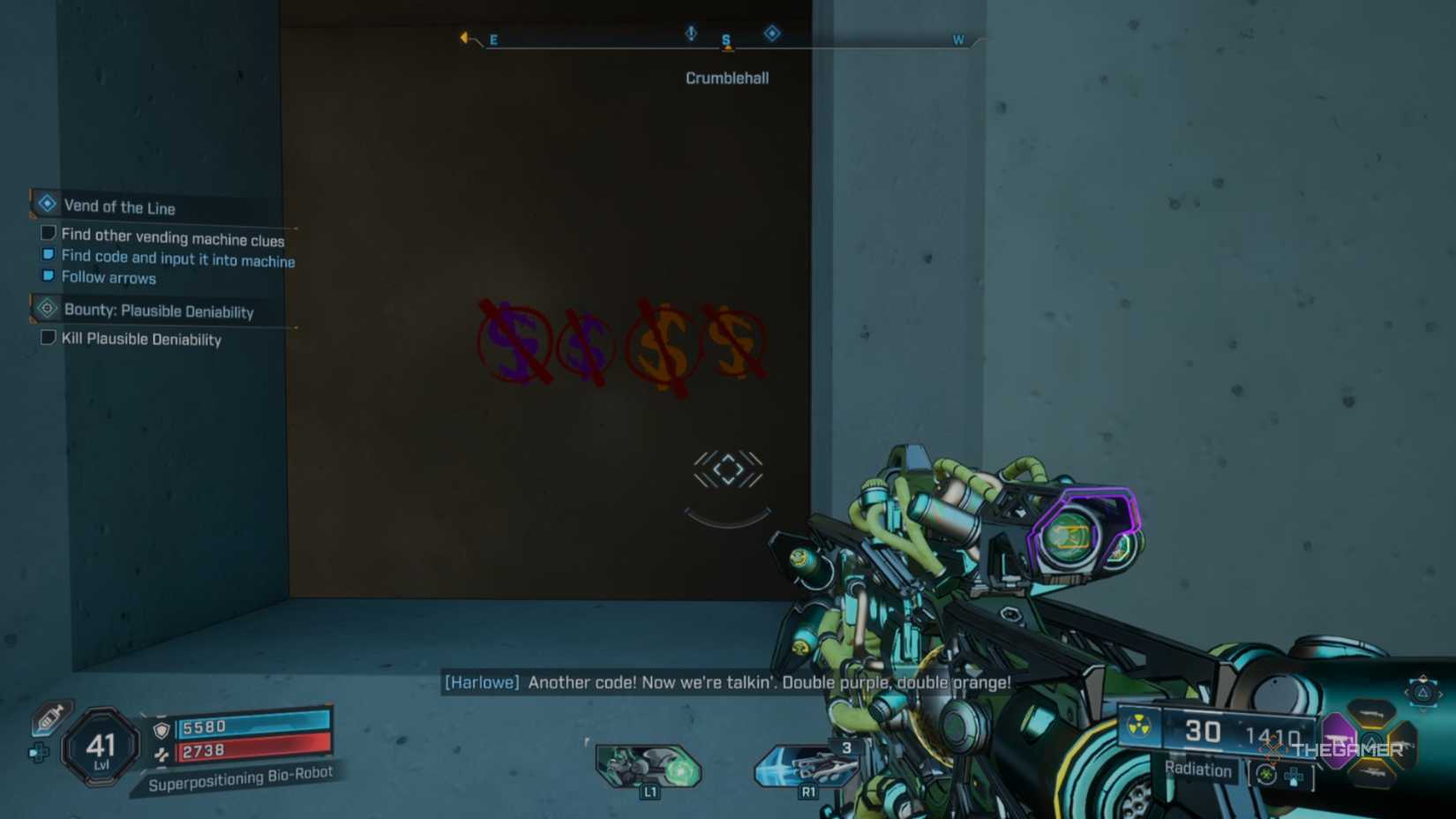Select the Vend of the Line quest diamond icon
The image size is (1456, 819).
[x=46, y=203]
